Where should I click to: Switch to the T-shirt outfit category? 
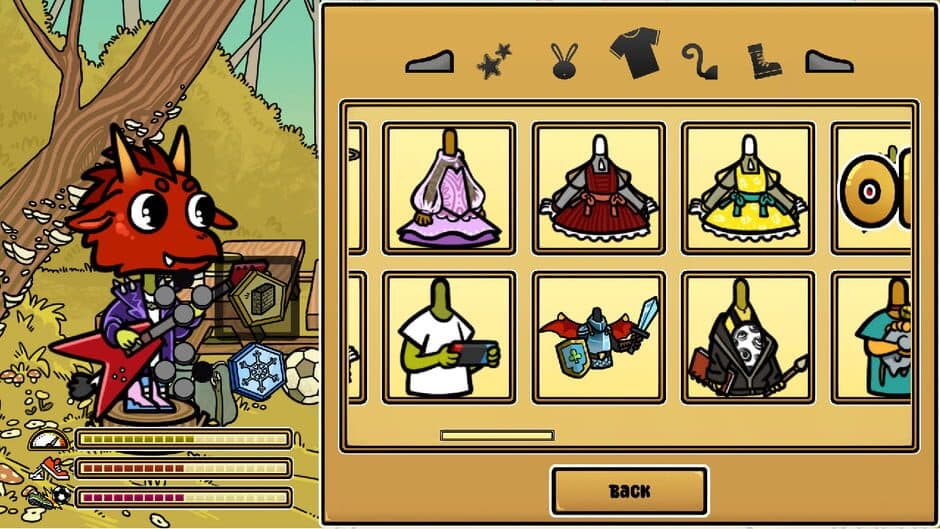635,53
